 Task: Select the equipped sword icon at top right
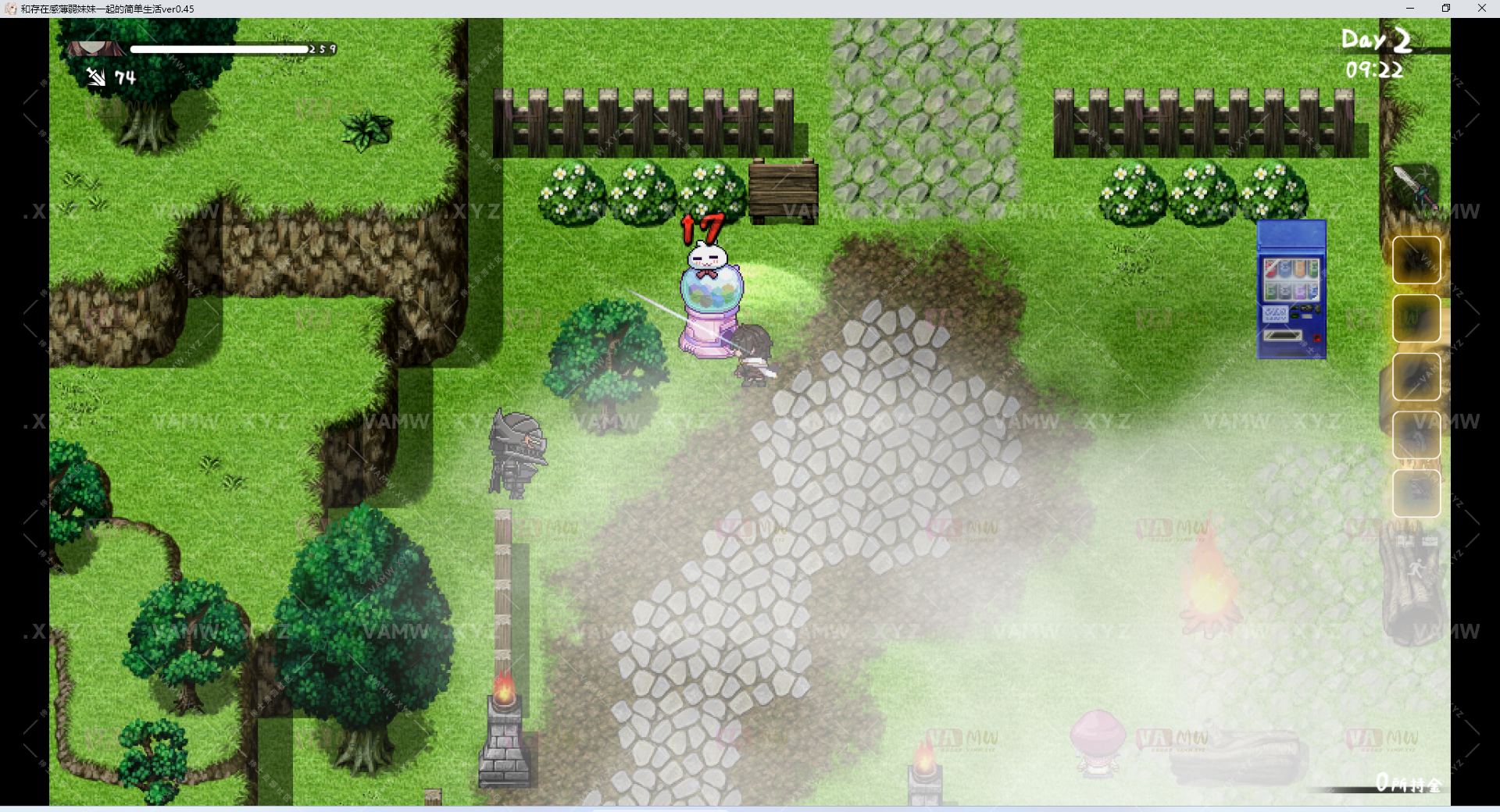pos(1414,187)
